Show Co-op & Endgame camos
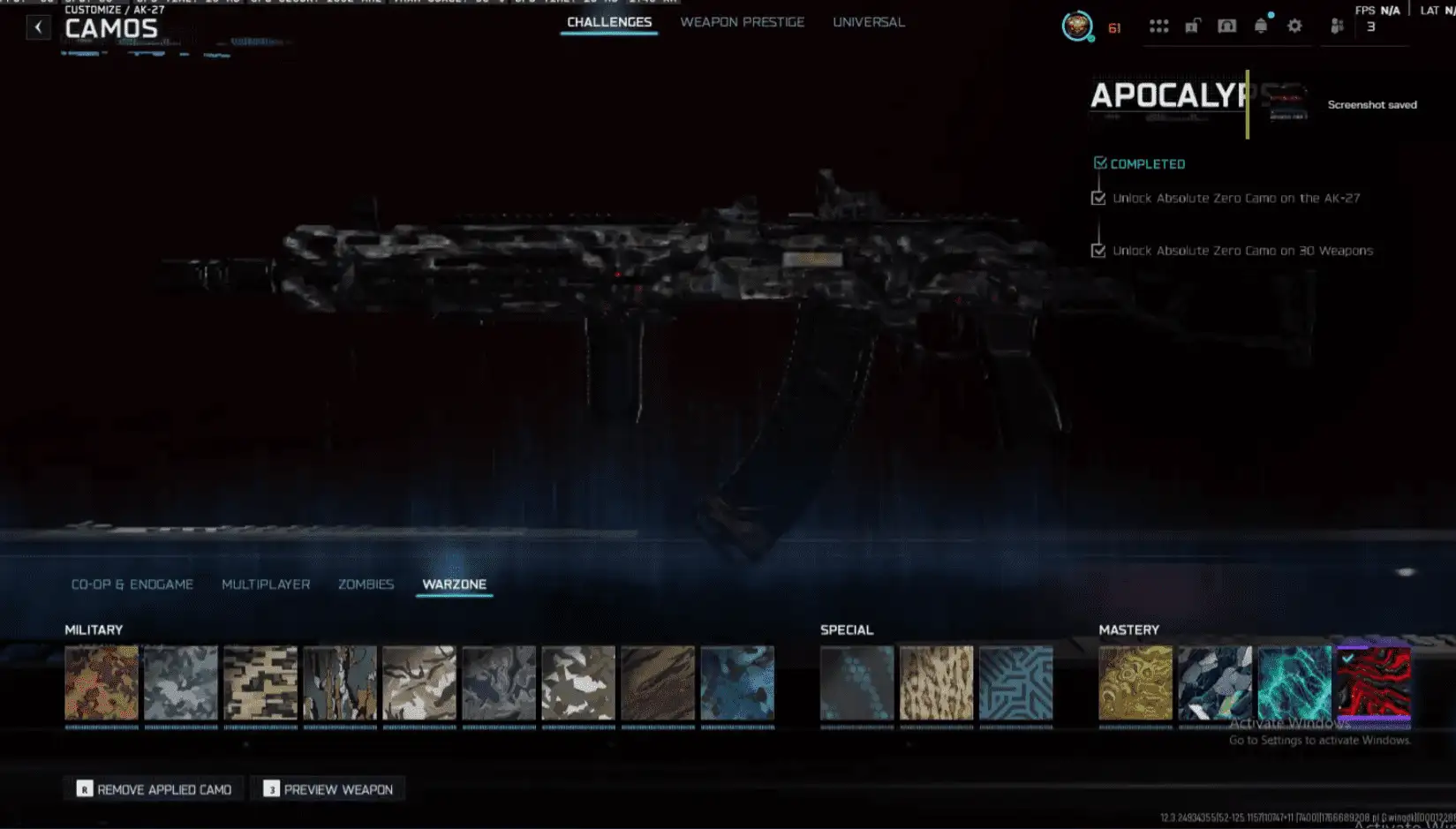The image size is (1456, 829). (132, 584)
